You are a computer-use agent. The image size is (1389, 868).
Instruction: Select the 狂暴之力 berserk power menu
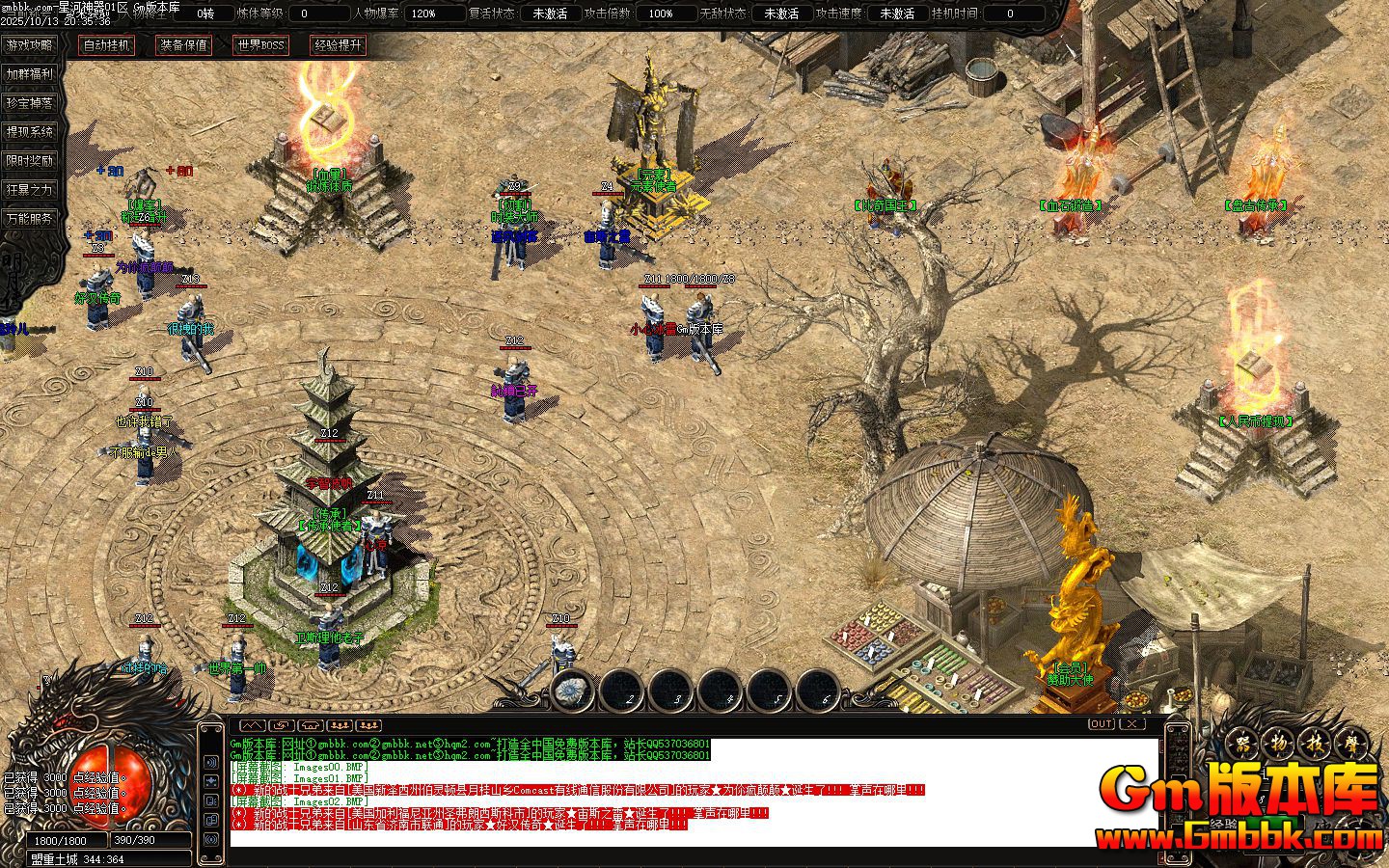pos(30,189)
